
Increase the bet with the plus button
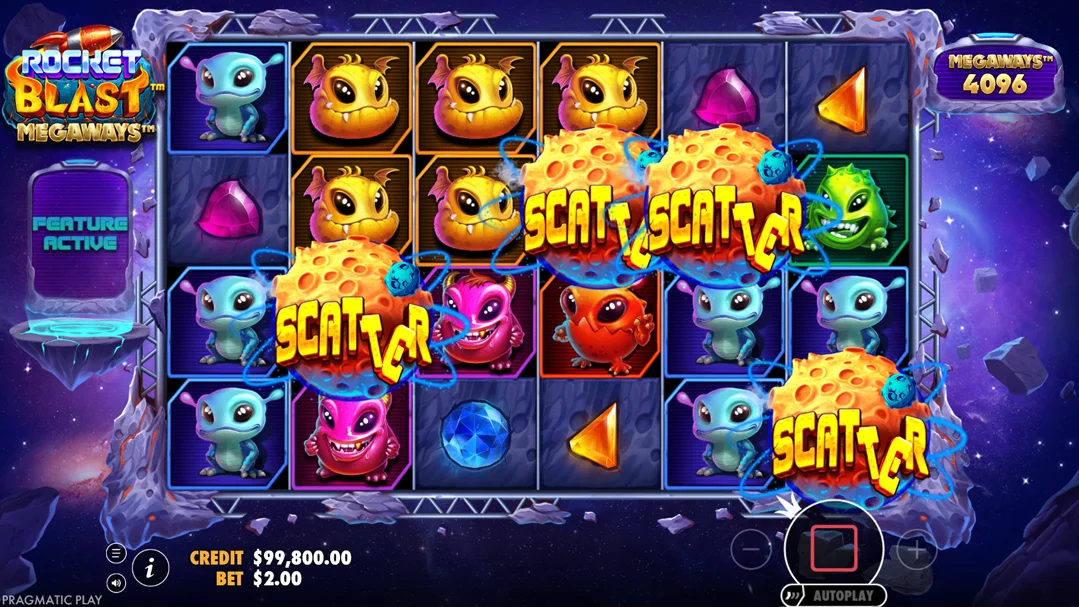tap(915, 548)
